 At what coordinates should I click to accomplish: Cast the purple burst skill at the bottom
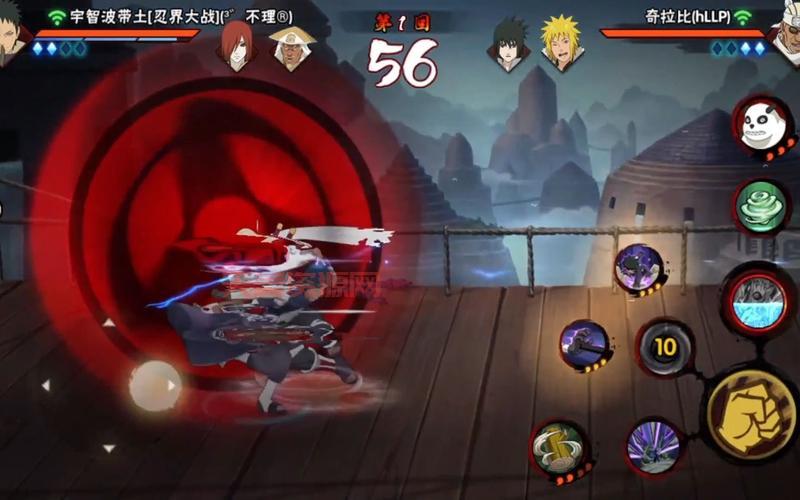pos(653,446)
